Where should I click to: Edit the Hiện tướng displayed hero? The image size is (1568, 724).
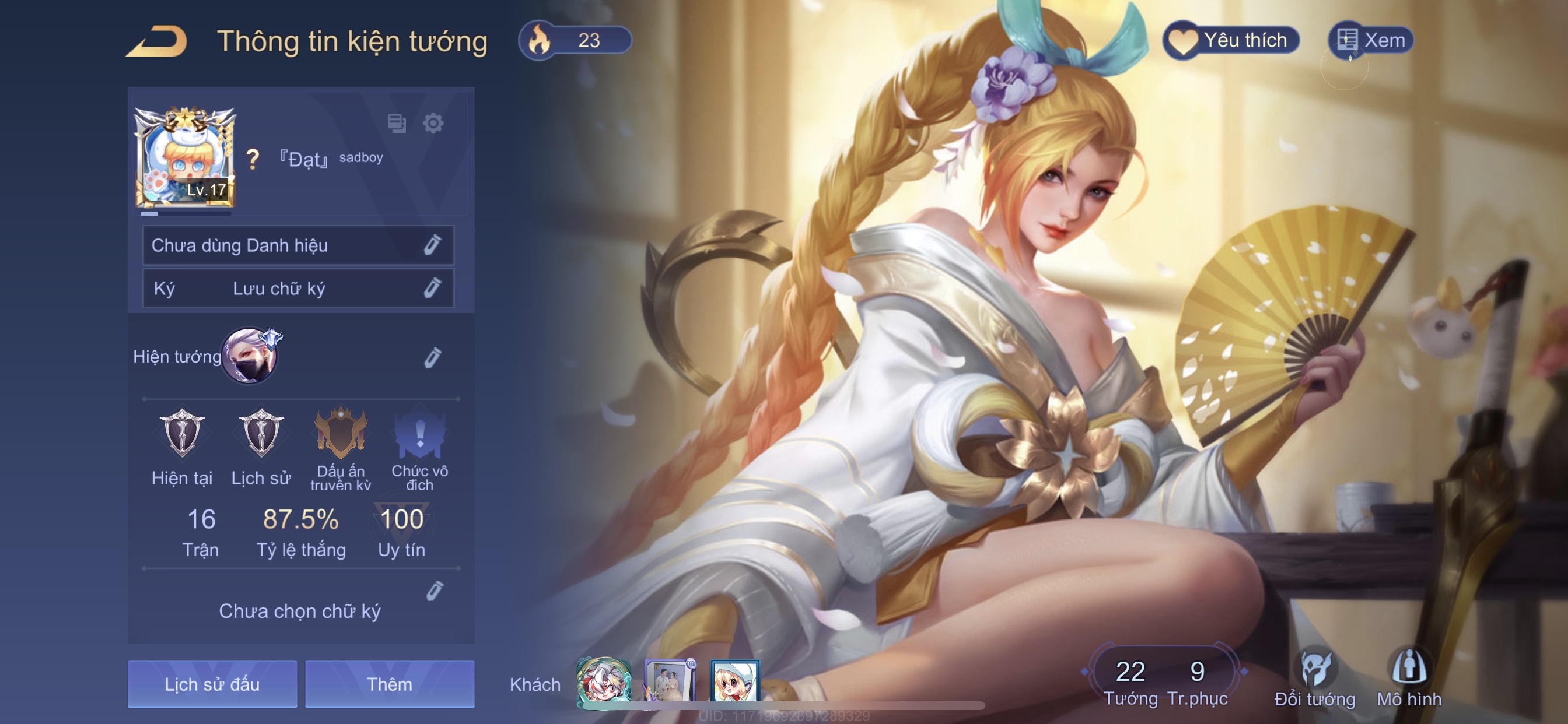(432, 358)
